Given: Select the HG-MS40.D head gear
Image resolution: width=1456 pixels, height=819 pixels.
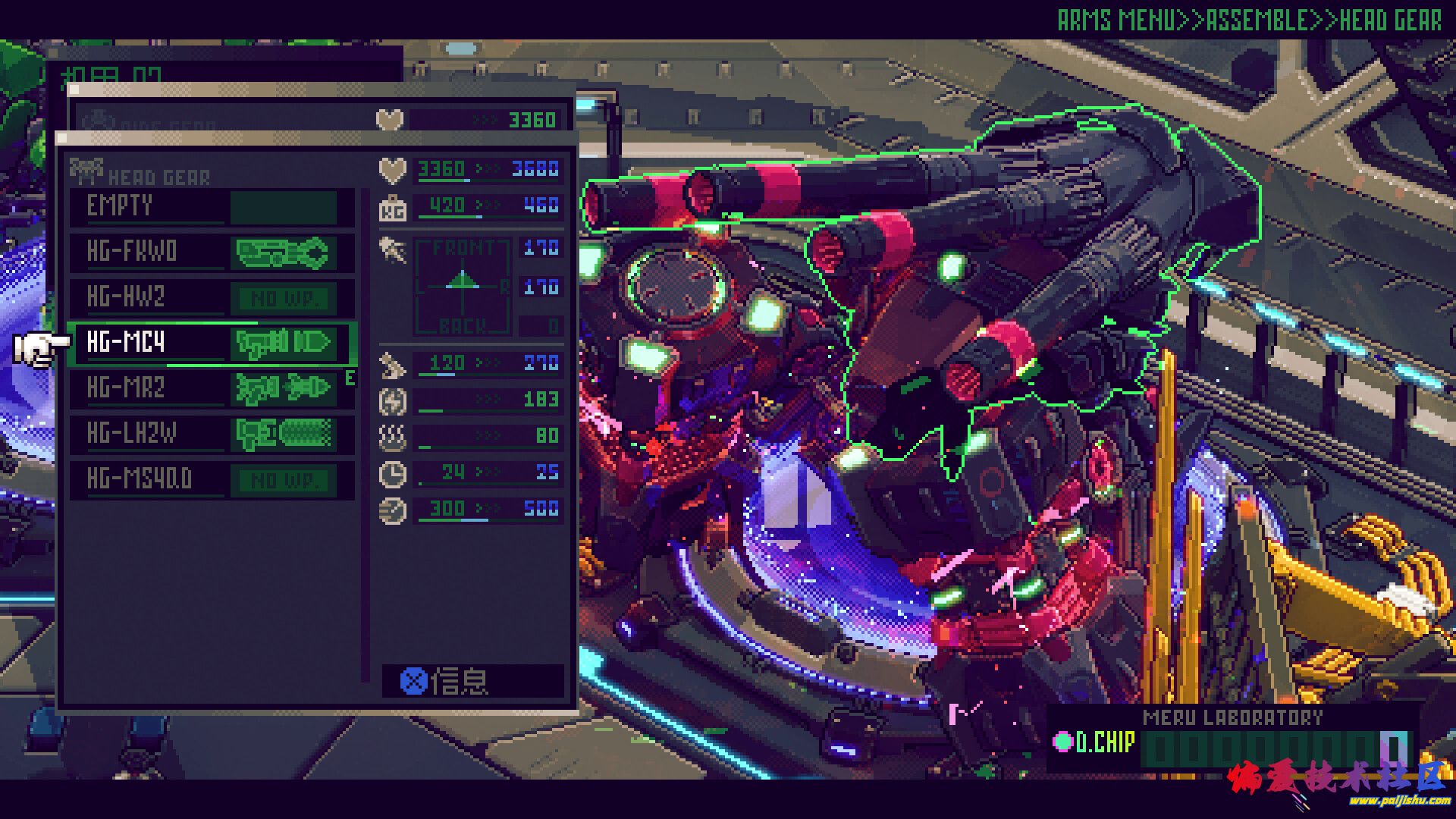Looking at the screenshot, I should pos(211,479).
